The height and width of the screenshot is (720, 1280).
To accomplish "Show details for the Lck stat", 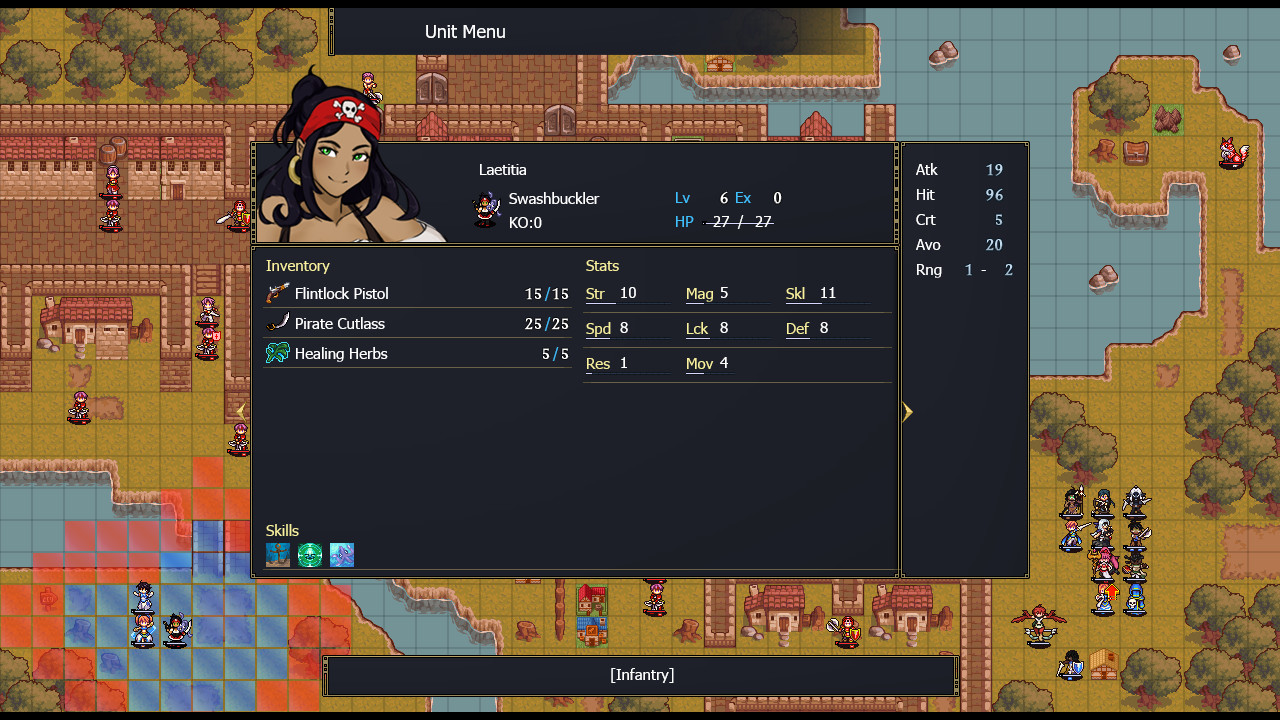I will coord(697,329).
